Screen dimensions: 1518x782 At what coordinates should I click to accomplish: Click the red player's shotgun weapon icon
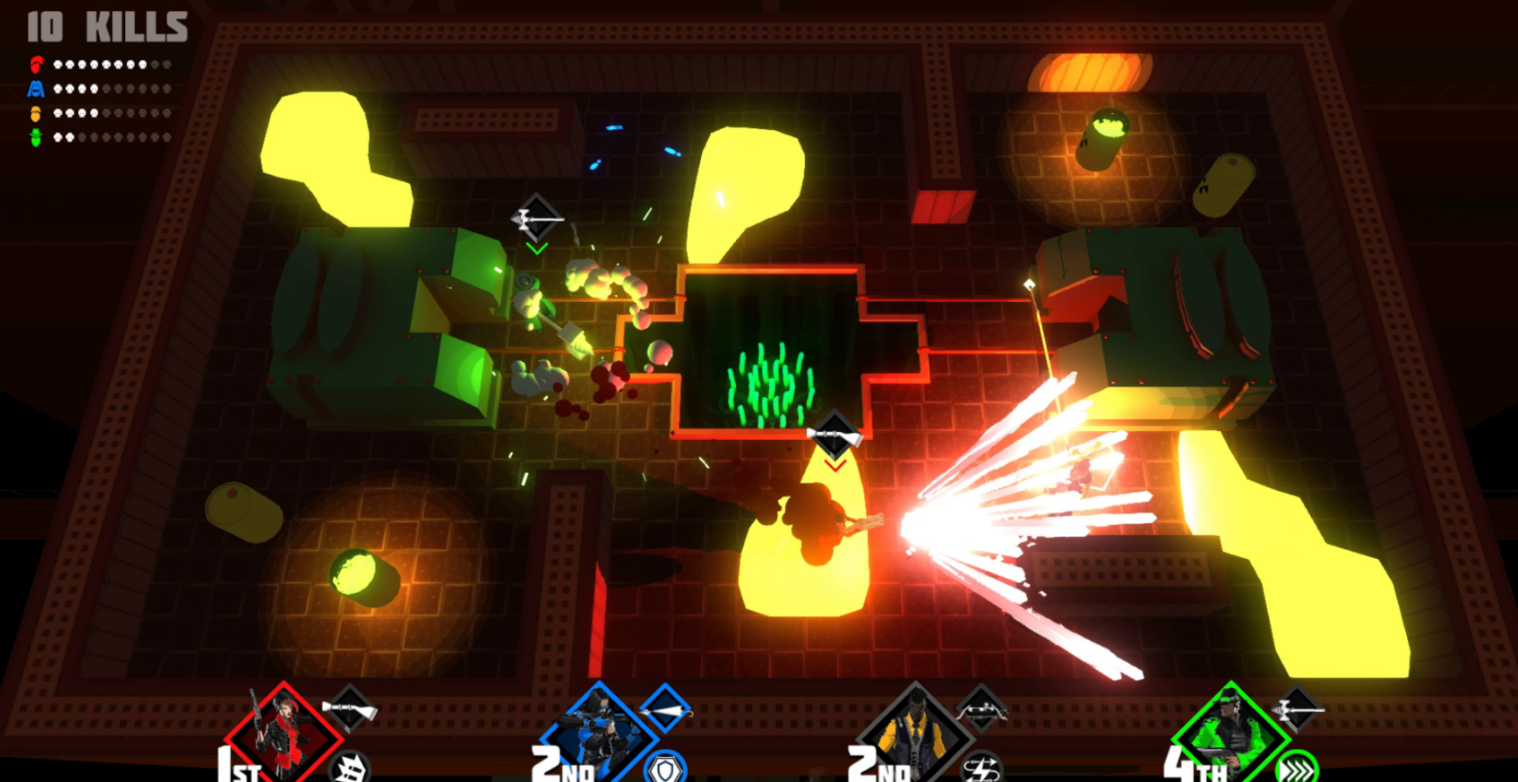351,709
